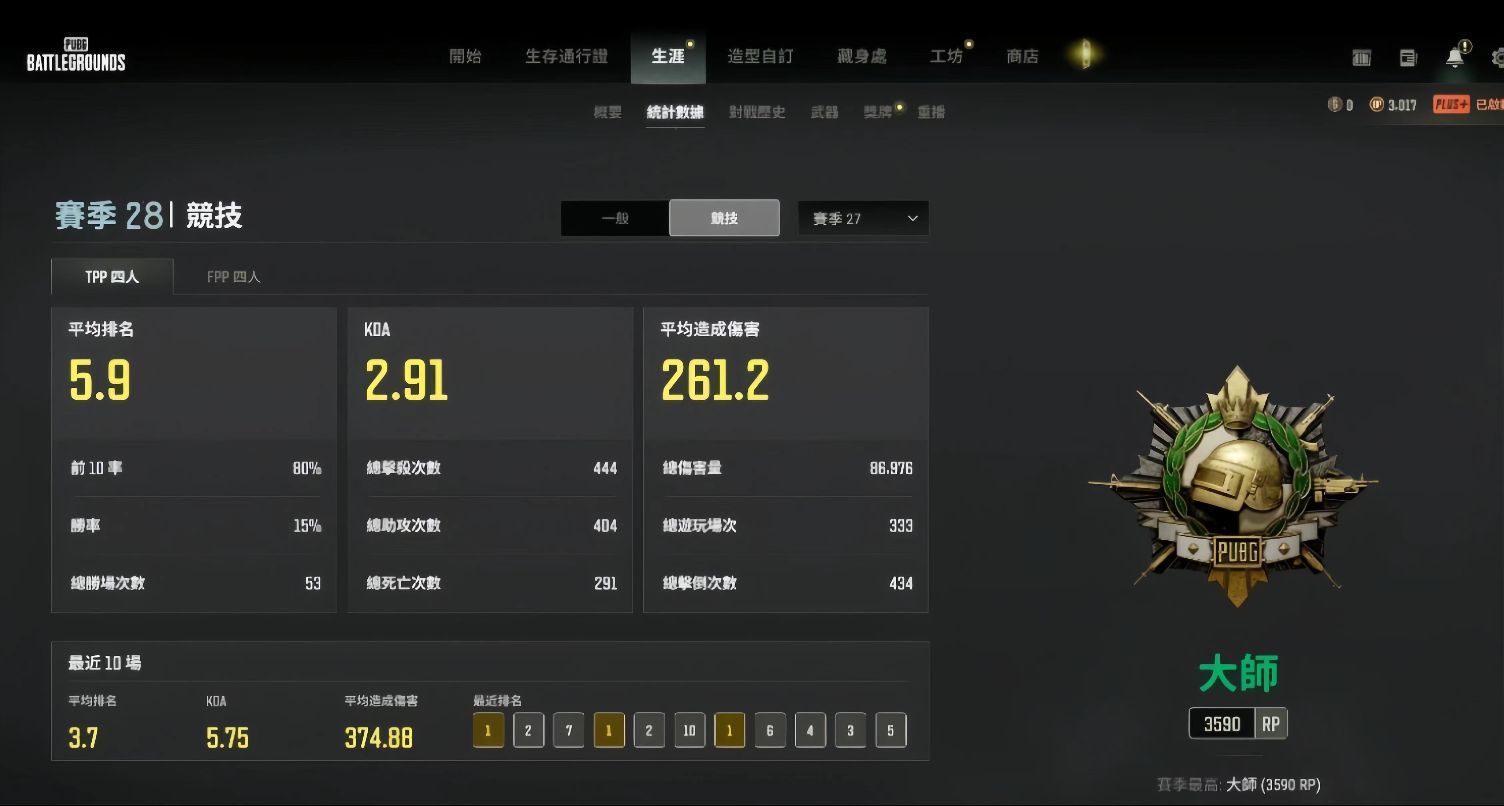Screen dimensions: 1504x806
Task: Click the 3590 RP rating display
Action: tap(1237, 723)
